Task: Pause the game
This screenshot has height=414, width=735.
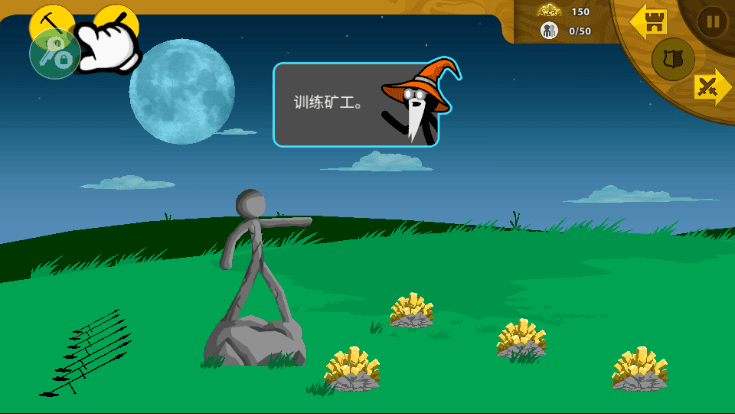Action: [x=711, y=21]
